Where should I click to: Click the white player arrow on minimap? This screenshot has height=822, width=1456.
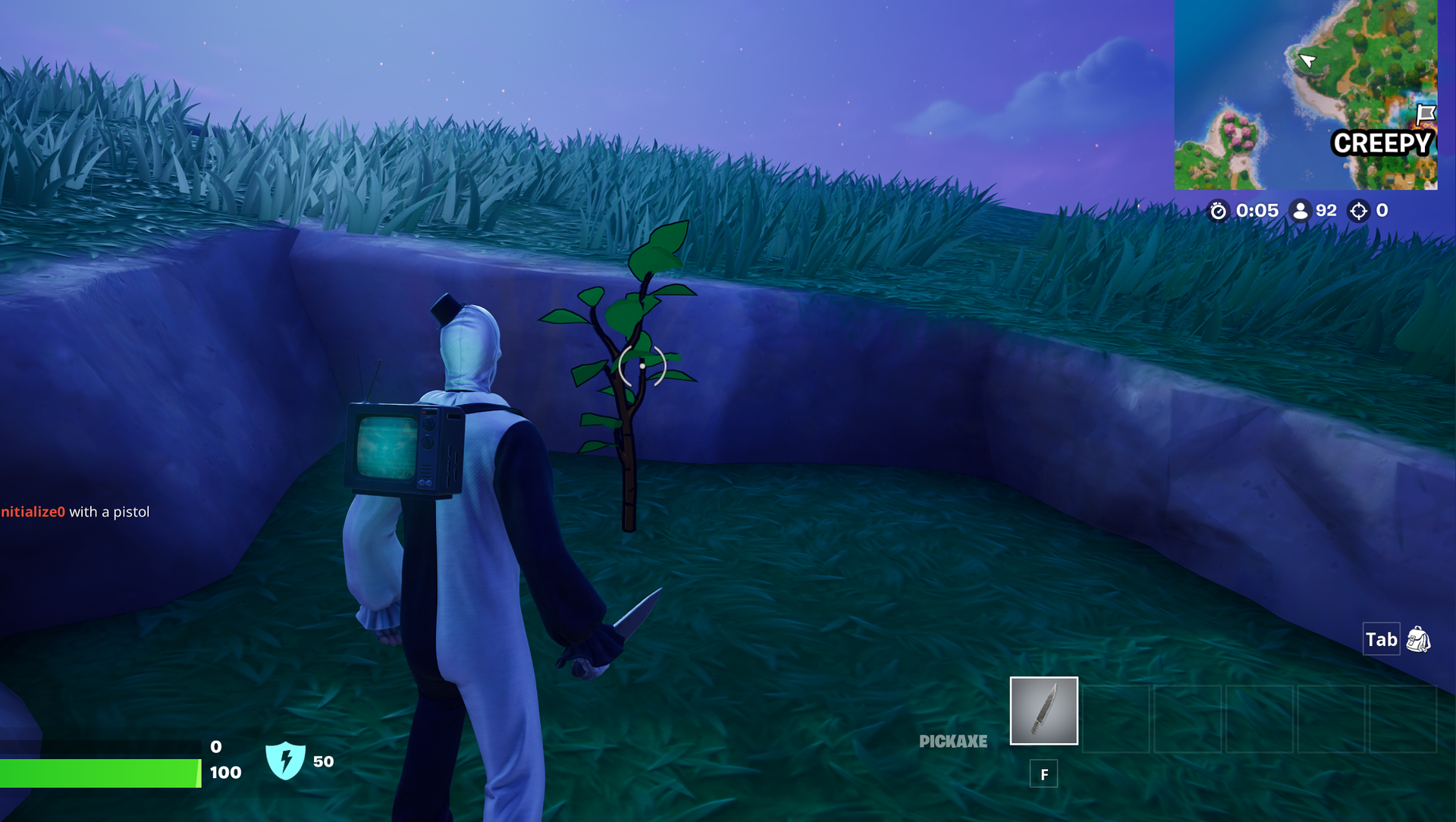tap(1307, 60)
